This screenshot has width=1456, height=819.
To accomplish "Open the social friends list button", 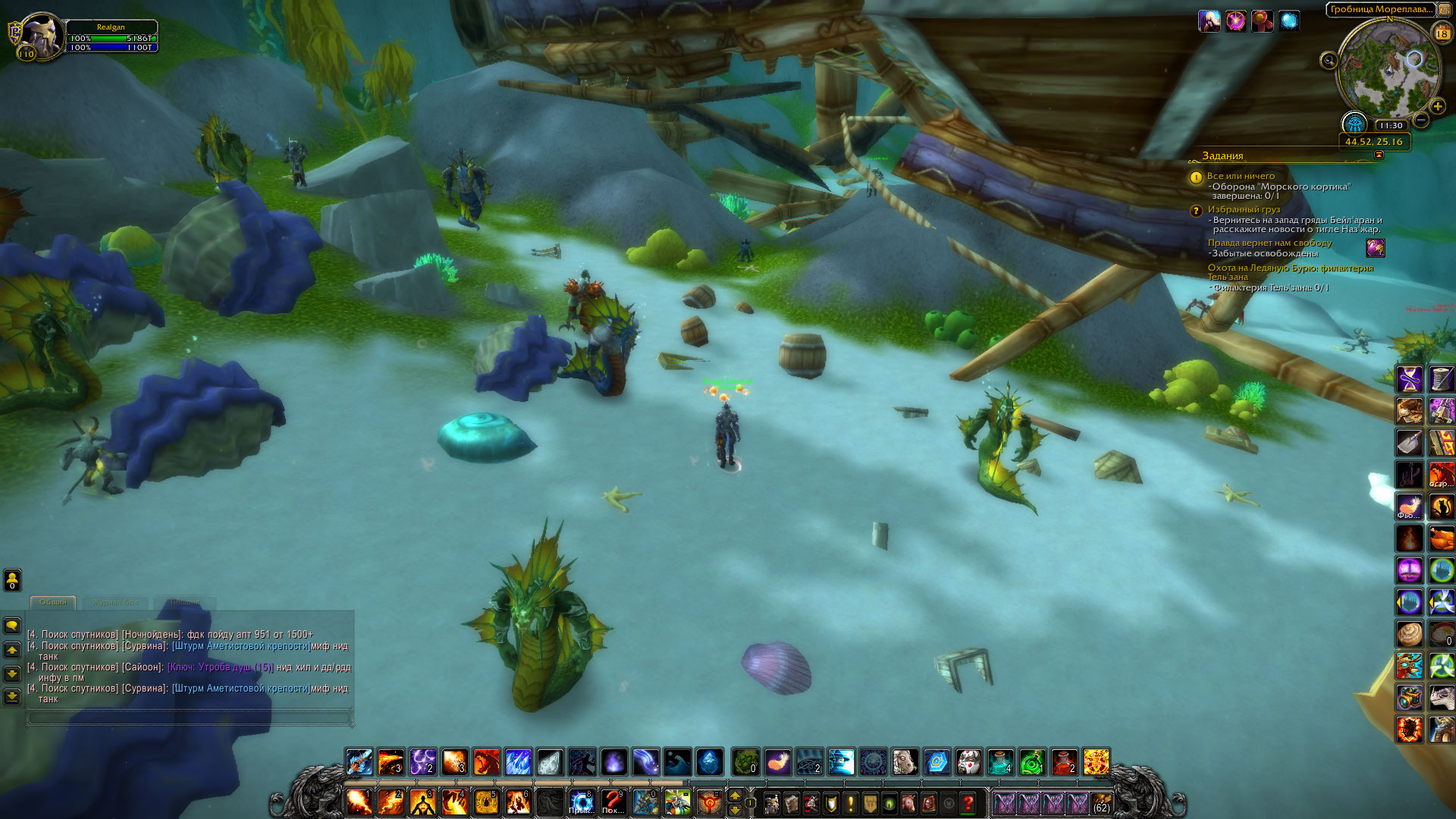I will pyautogui.click(x=12, y=579).
